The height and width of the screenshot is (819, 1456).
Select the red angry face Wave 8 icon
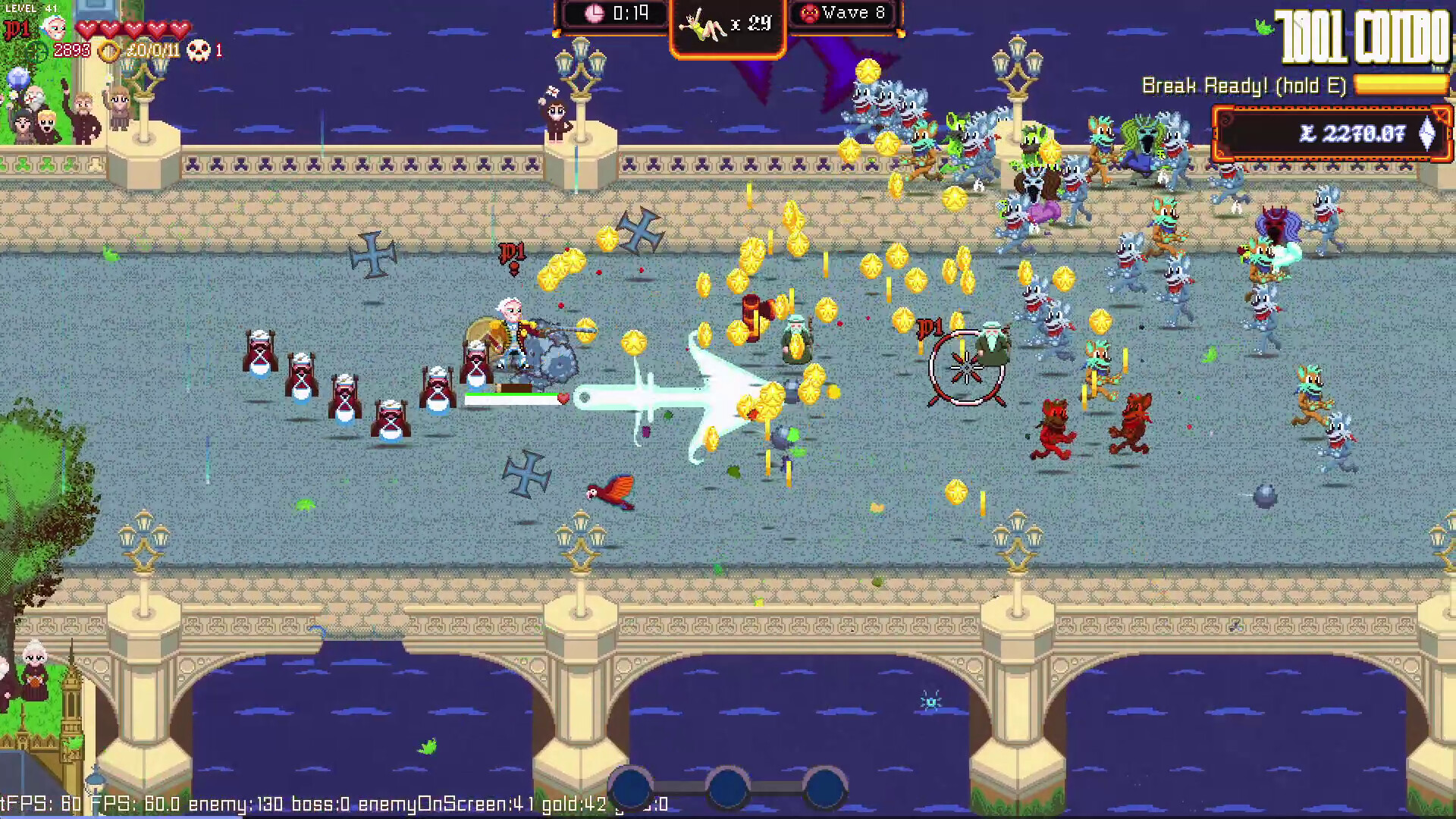pos(811,13)
